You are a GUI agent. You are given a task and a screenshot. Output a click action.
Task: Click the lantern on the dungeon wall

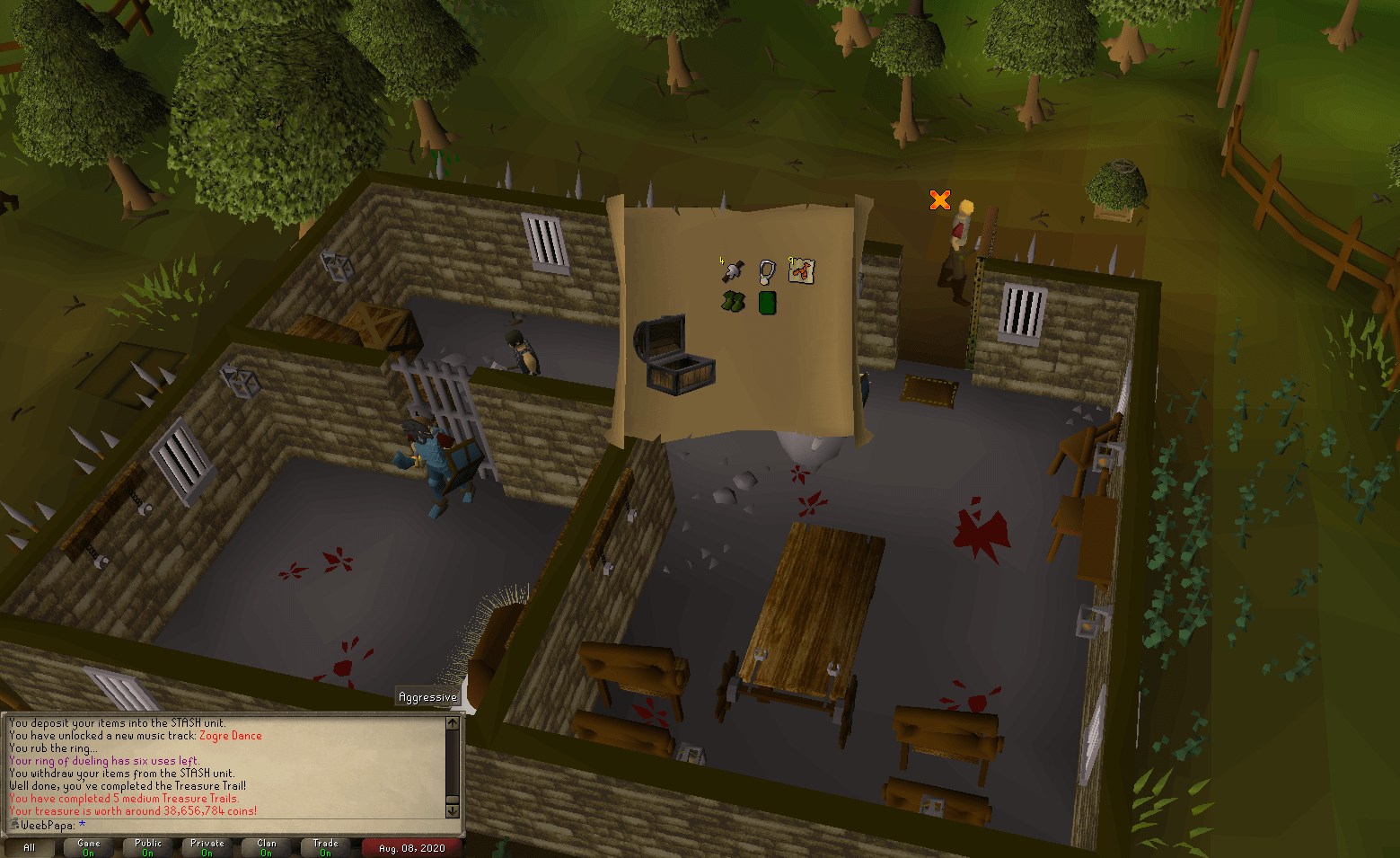pyautogui.click(x=339, y=266)
